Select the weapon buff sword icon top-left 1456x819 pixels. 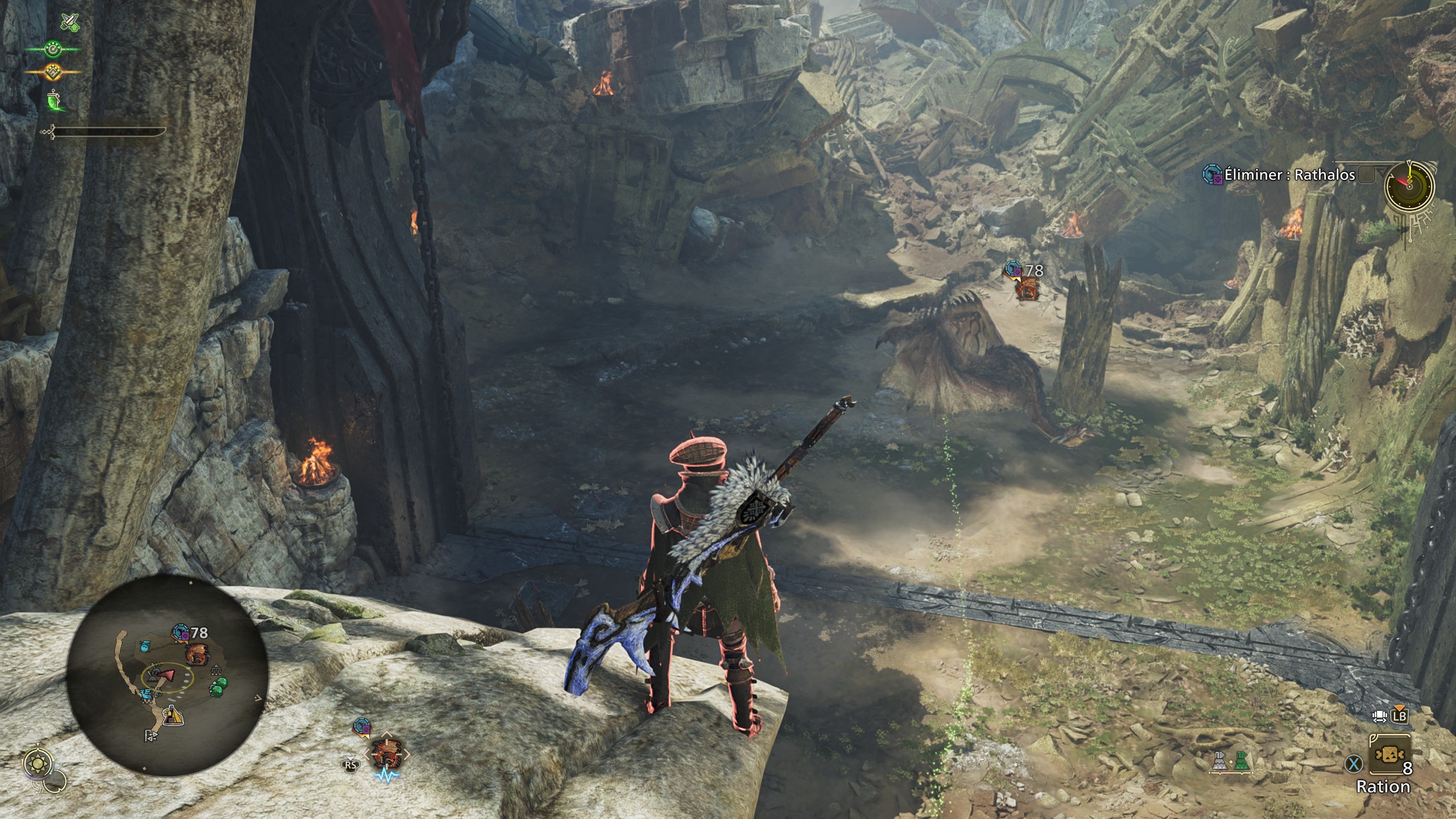click(70, 22)
